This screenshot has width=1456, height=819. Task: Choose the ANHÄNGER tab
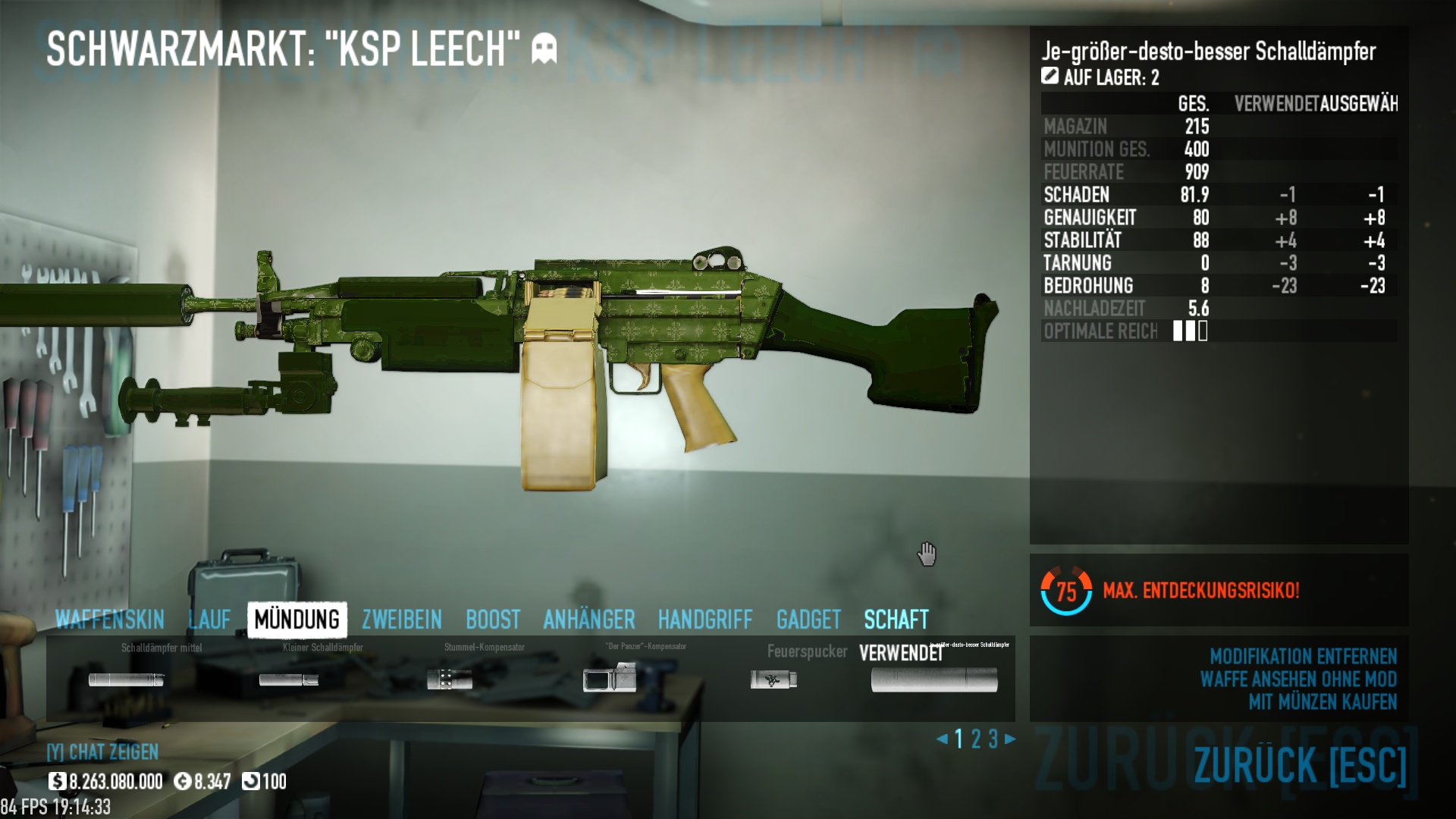(x=588, y=620)
